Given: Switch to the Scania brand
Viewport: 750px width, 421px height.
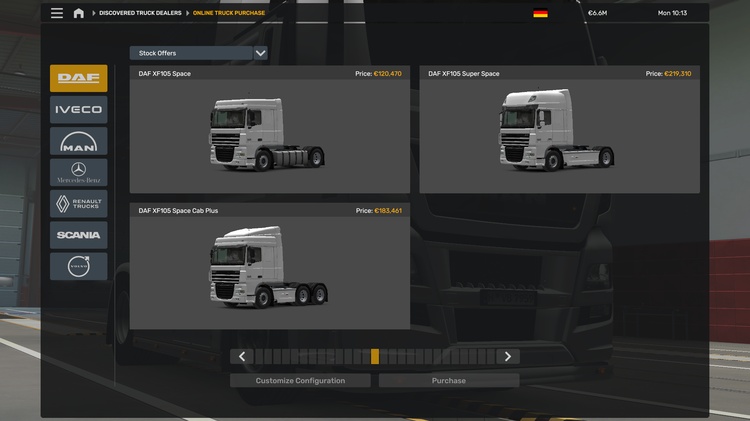Looking at the screenshot, I should click(78, 235).
